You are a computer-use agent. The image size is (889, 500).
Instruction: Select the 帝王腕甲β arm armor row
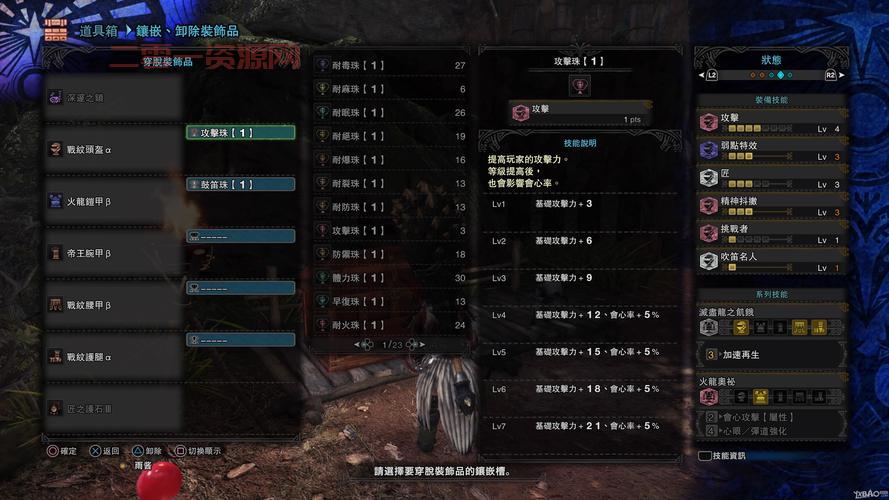coord(112,253)
